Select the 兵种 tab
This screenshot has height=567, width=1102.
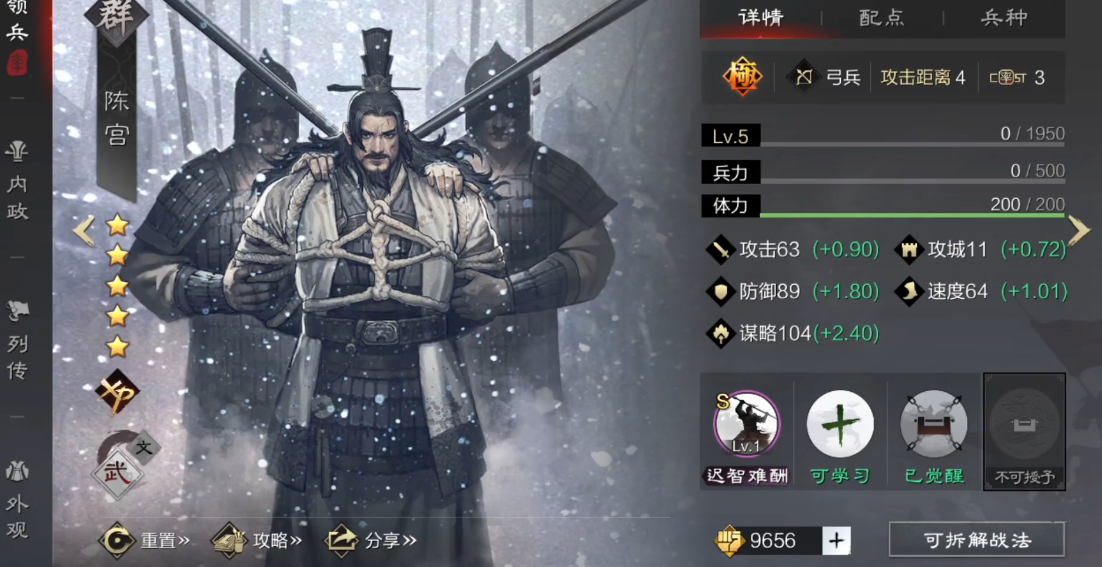1003,18
